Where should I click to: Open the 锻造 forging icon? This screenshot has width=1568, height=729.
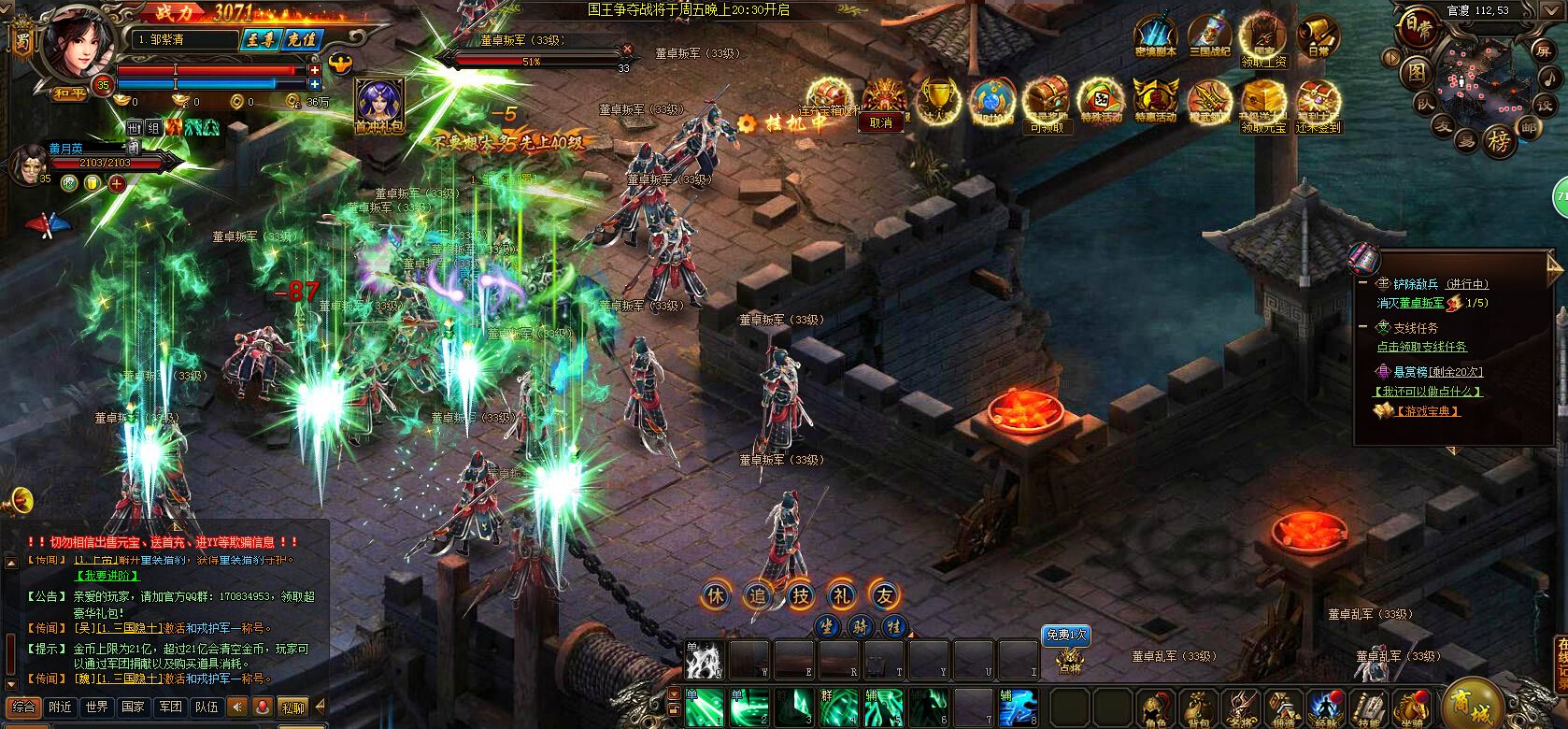tap(1284, 708)
